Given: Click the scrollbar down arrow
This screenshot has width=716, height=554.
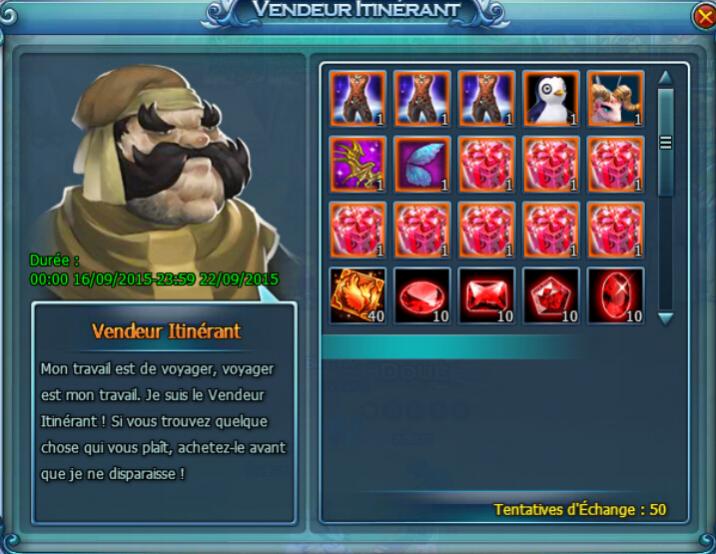Looking at the screenshot, I should coord(665,317).
